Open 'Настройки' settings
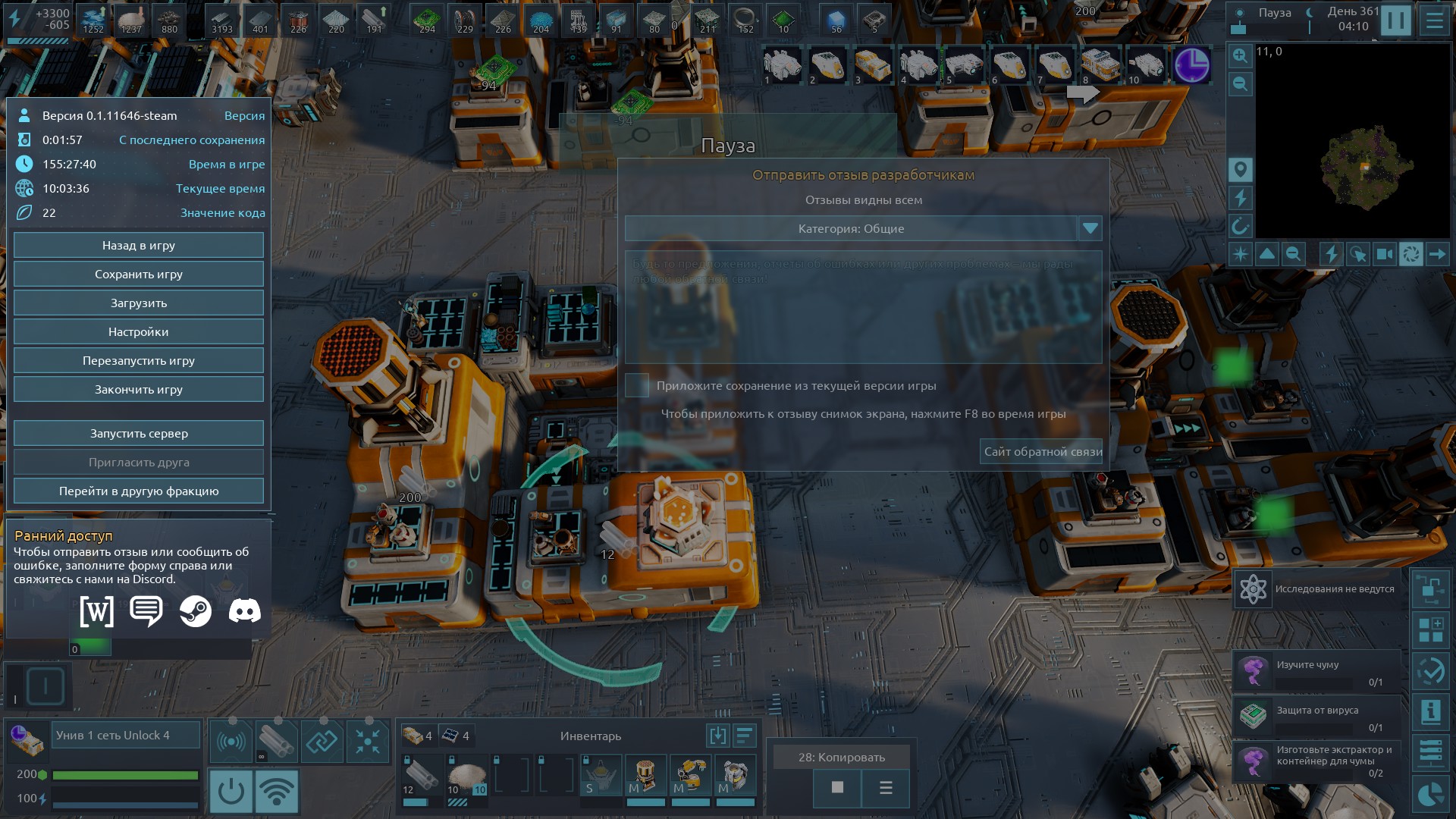The width and height of the screenshot is (1456, 819). coord(139,332)
